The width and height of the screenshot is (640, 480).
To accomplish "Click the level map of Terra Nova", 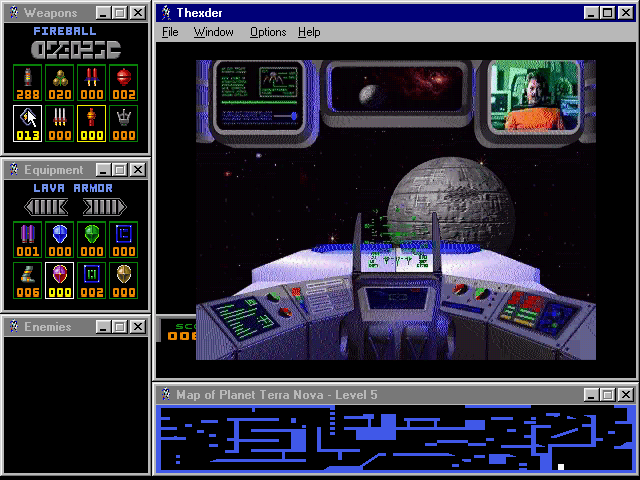I will tap(395, 437).
